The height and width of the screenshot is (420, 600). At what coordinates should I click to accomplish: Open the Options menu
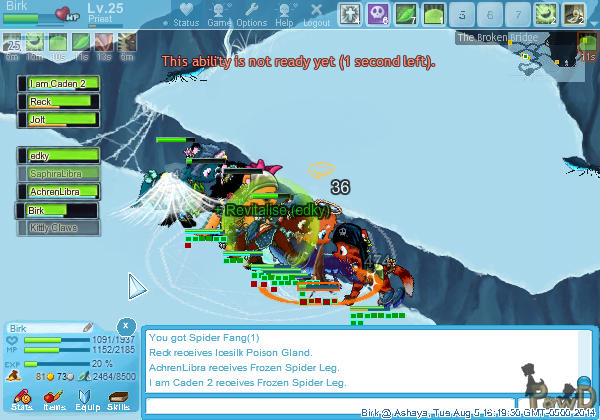pyautogui.click(x=251, y=15)
